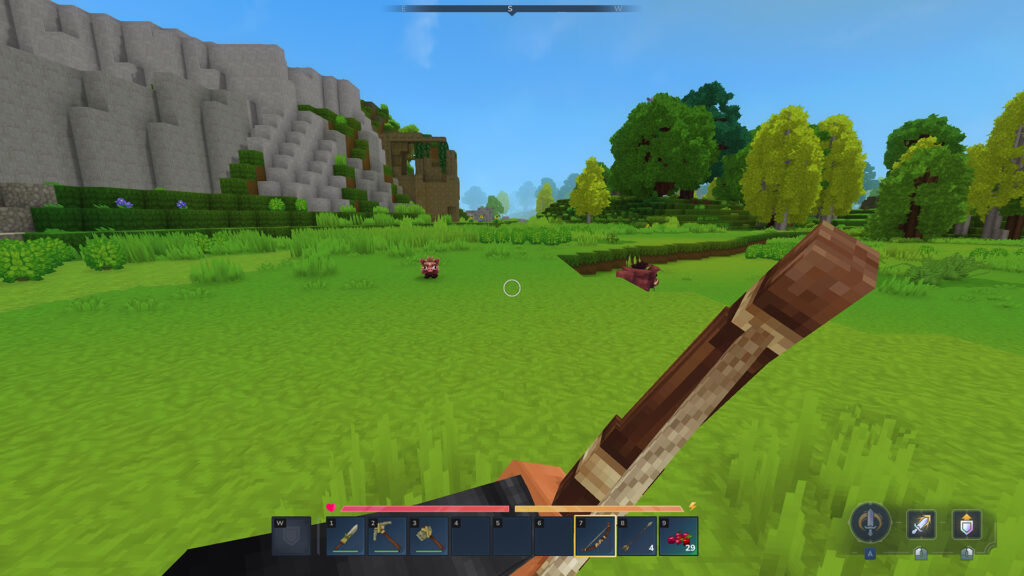Trigger the shield with arrow ability
Image resolution: width=1024 pixels, height=576 pixels.
[966, 524]
